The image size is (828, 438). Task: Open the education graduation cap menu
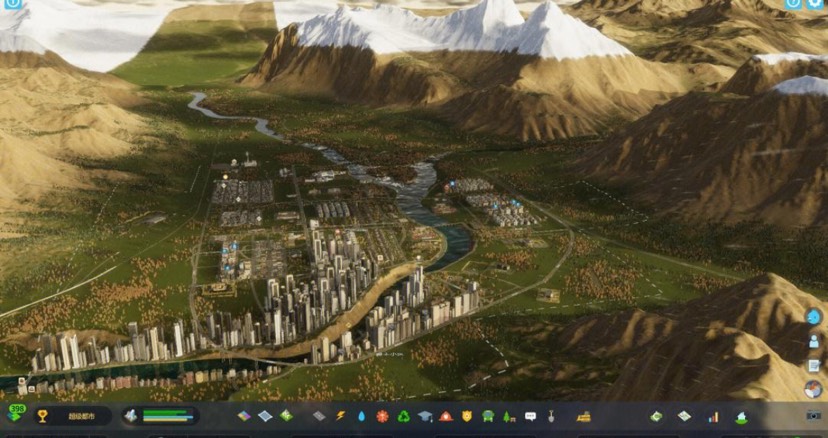(x=424, y=416)
